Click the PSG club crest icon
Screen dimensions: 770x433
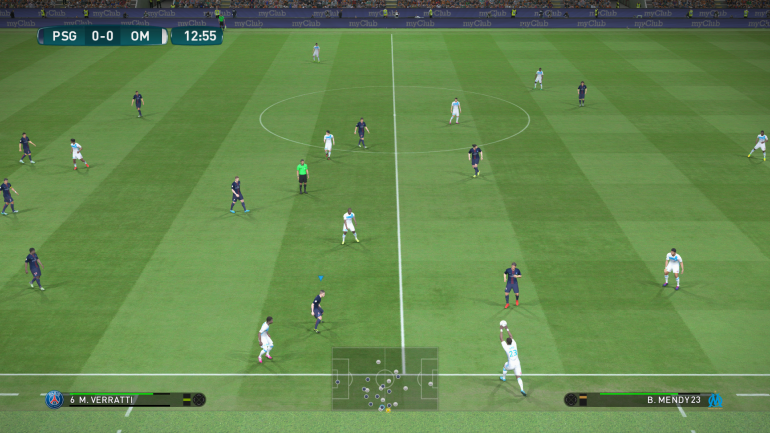(54, 400)
